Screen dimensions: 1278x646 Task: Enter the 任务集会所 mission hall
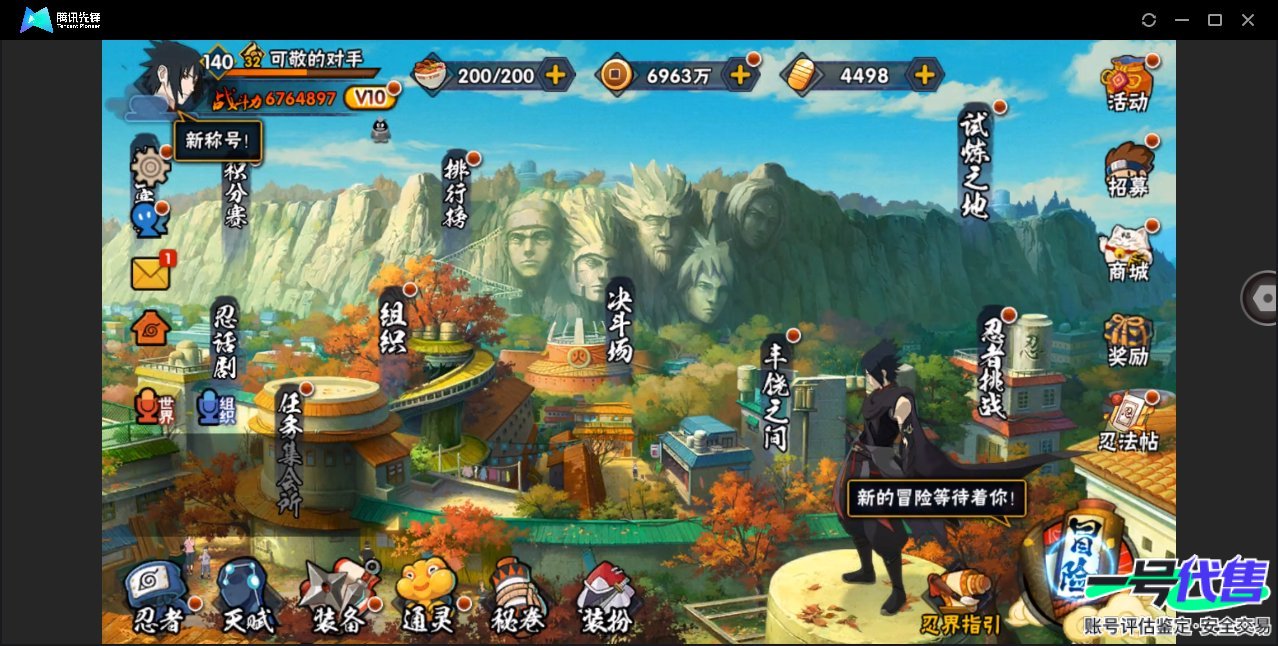point(290,448)
